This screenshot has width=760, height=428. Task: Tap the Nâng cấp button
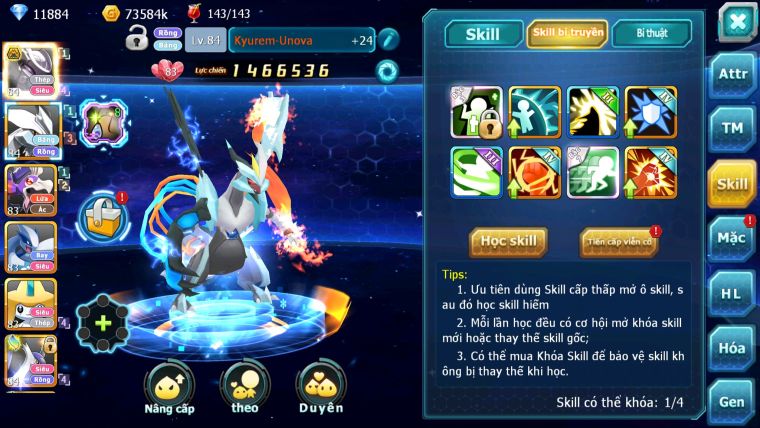169,388
